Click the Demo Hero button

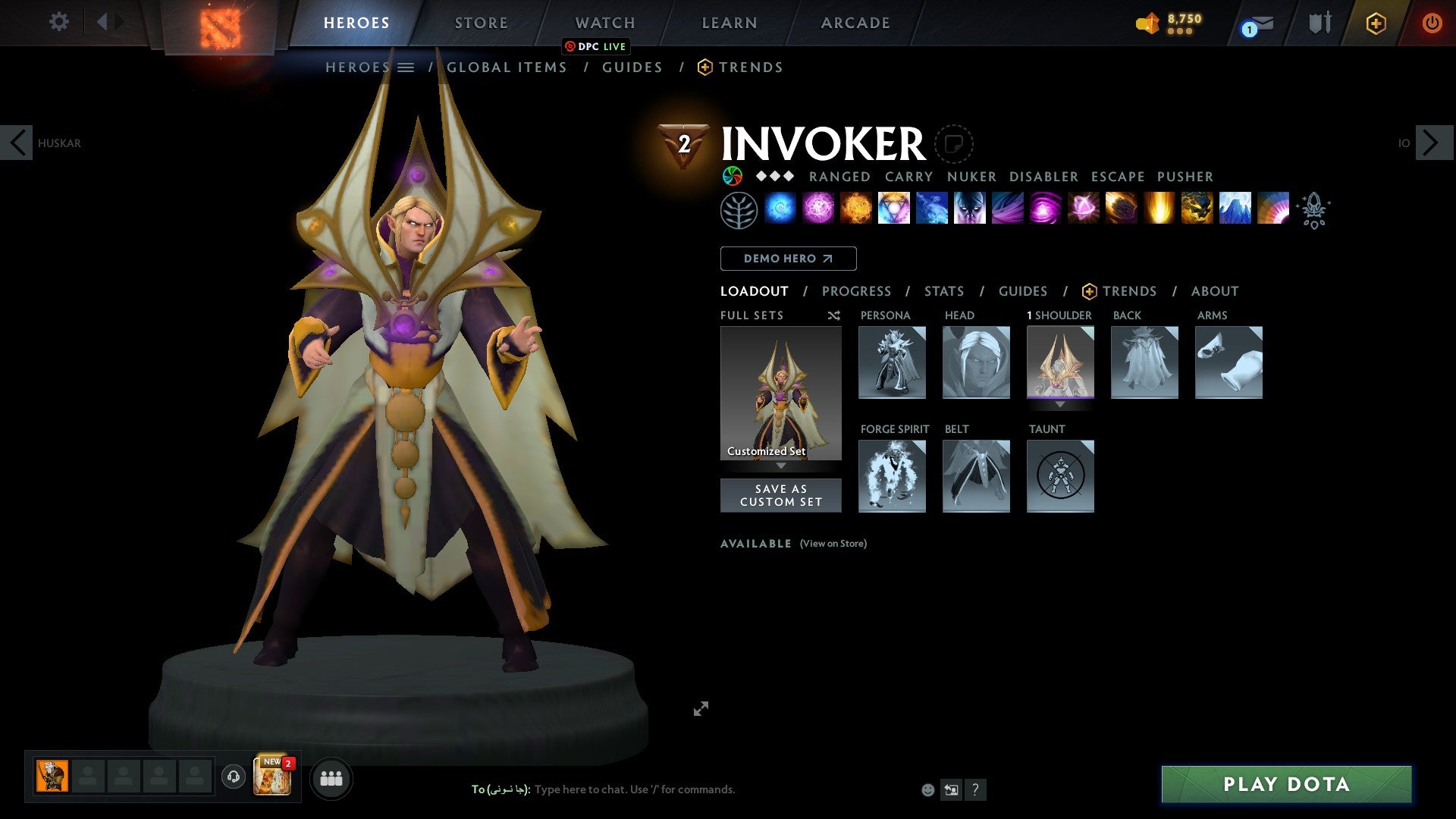coord(788,258)
